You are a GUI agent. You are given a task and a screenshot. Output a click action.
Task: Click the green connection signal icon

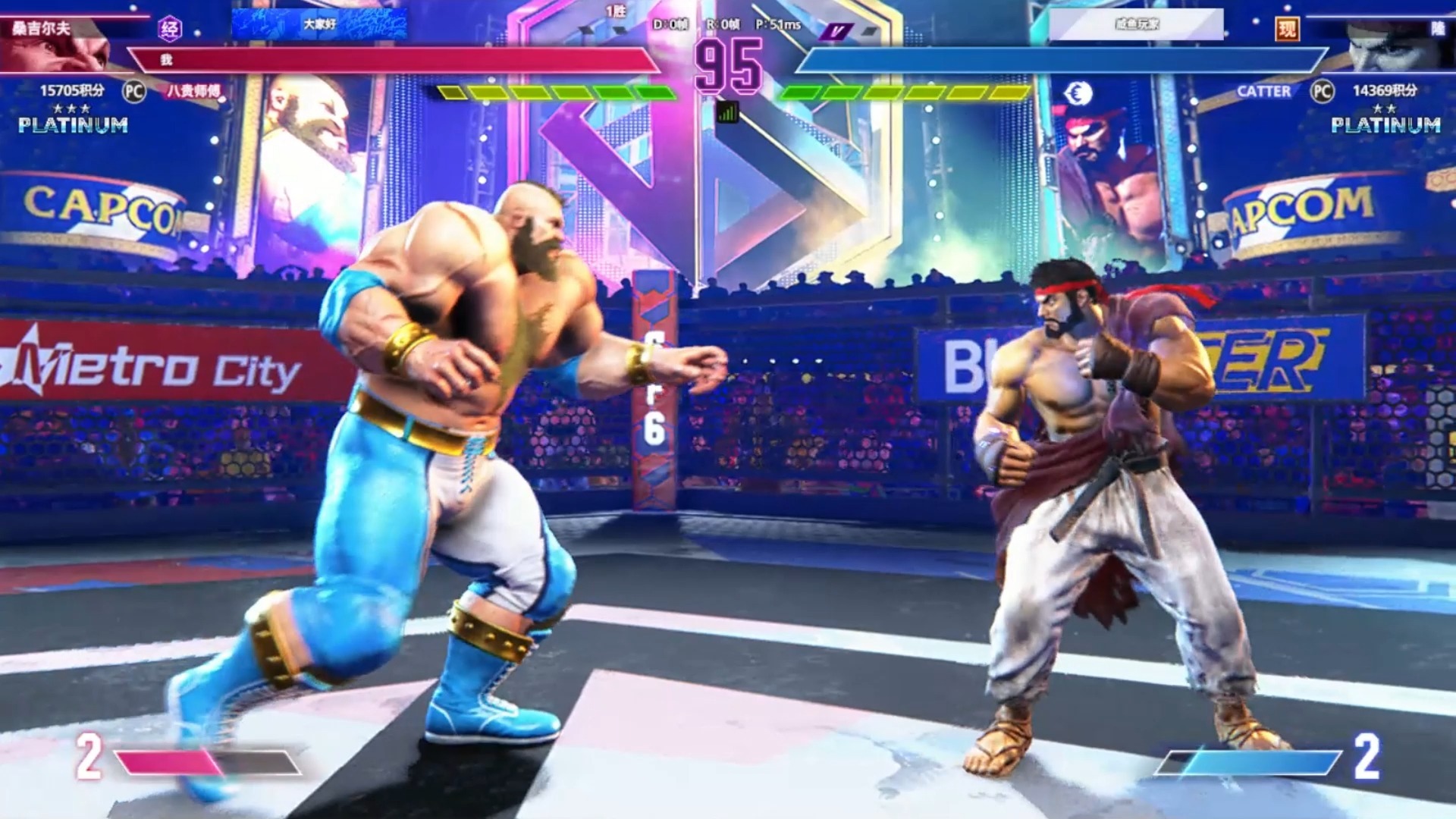coord(727,113)
